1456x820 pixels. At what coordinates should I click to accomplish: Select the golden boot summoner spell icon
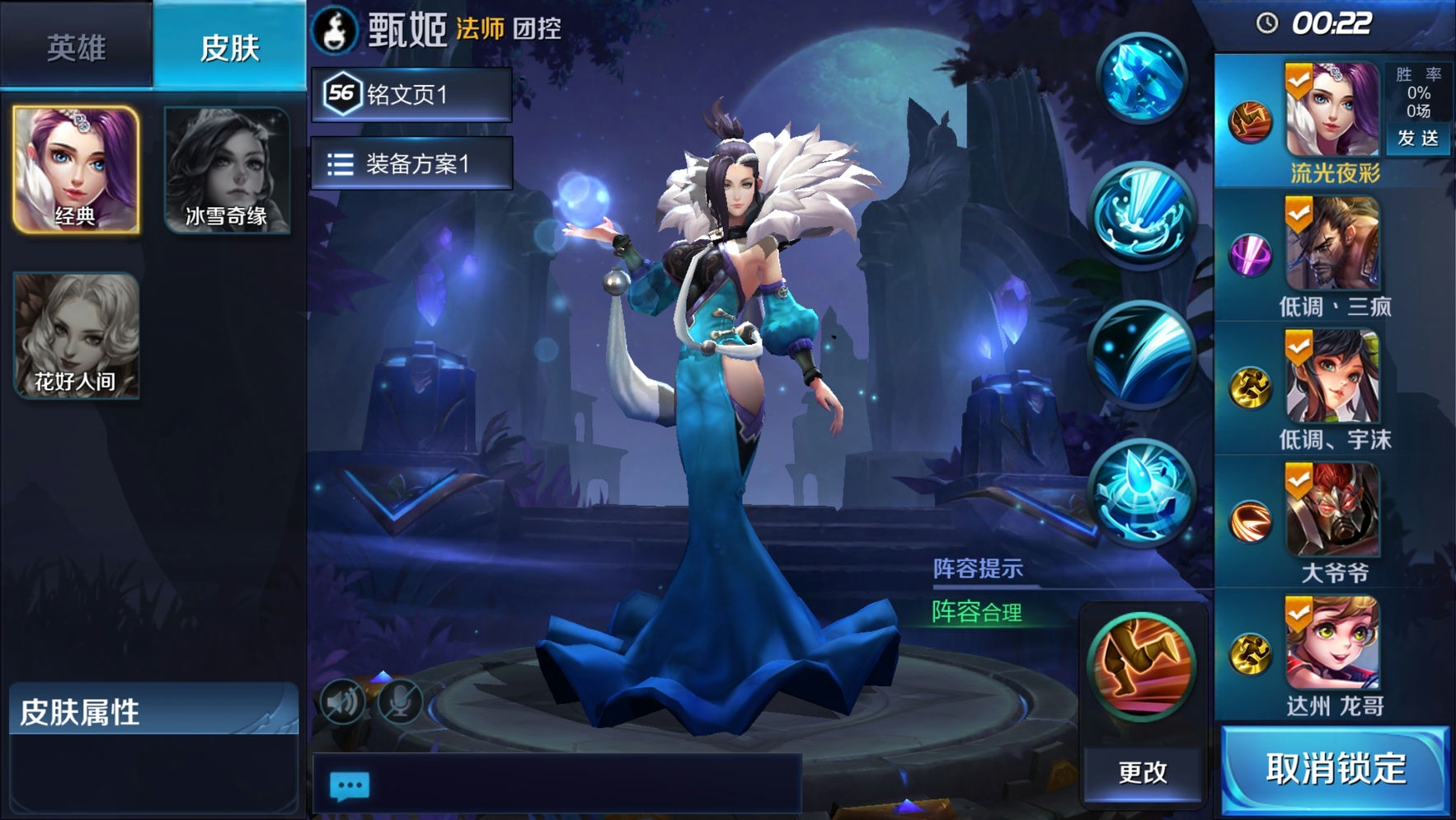[1142, 665]
